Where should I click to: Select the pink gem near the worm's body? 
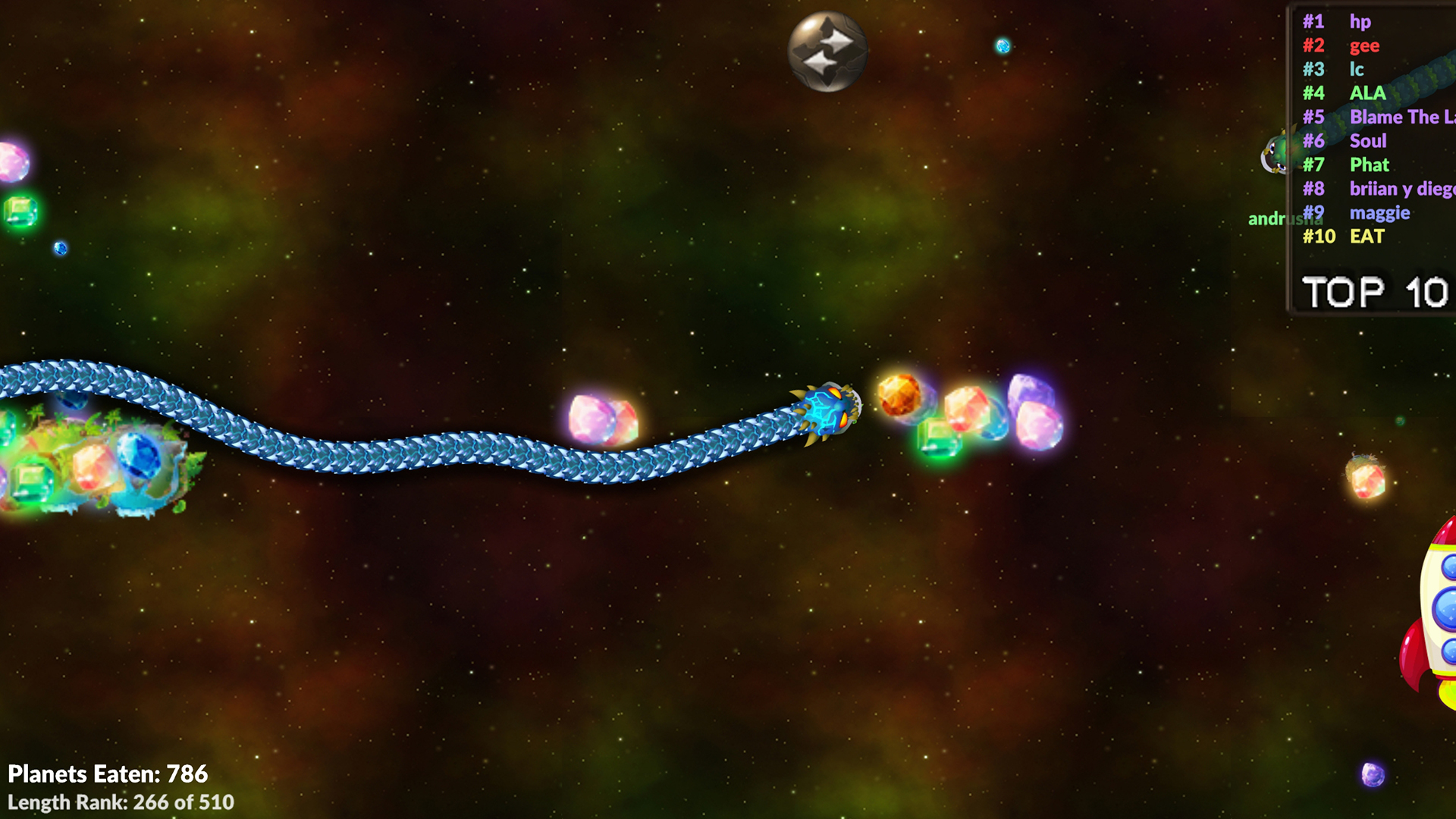point(603,417)
